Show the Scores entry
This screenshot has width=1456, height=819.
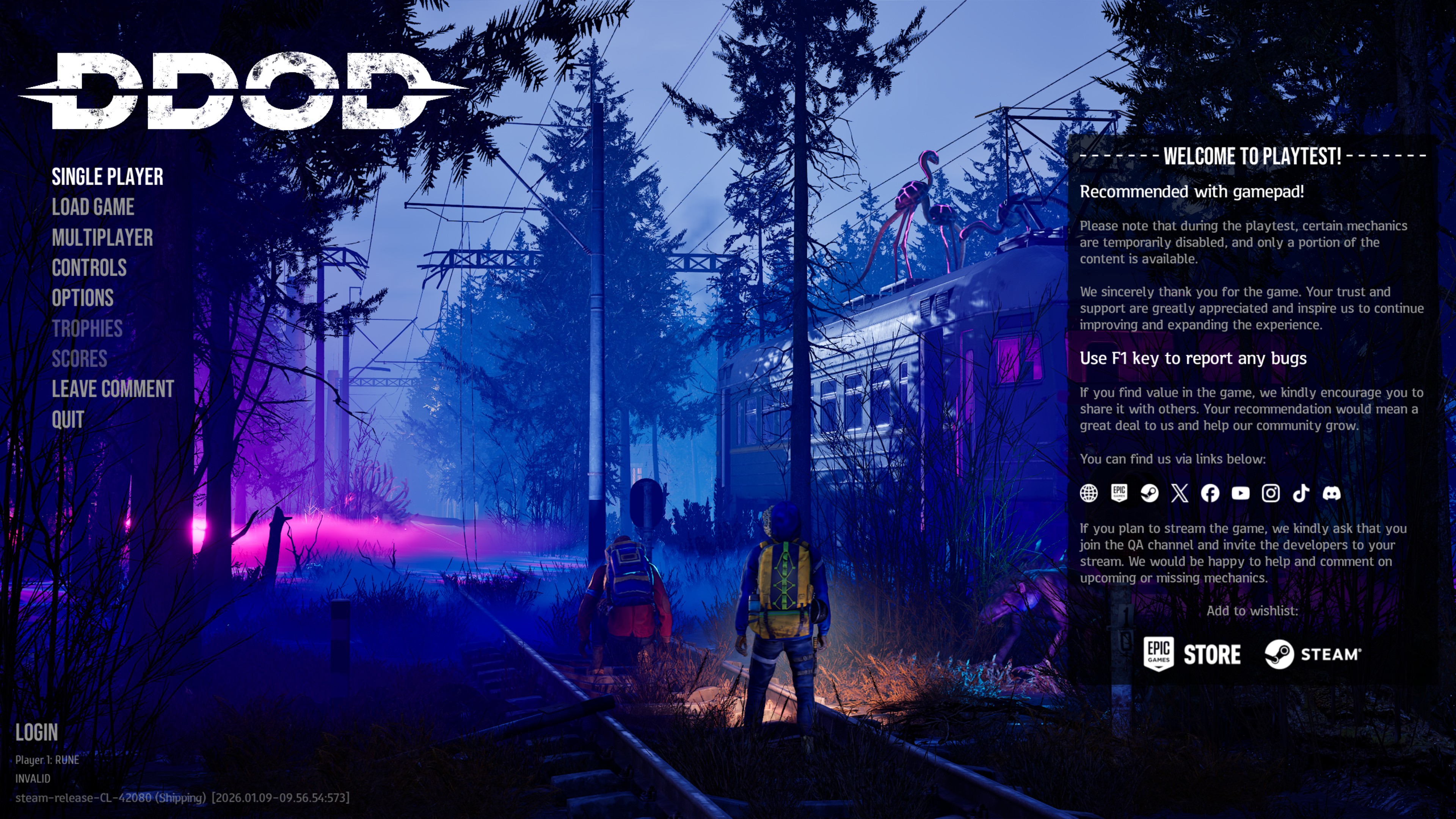coord(79,359)
